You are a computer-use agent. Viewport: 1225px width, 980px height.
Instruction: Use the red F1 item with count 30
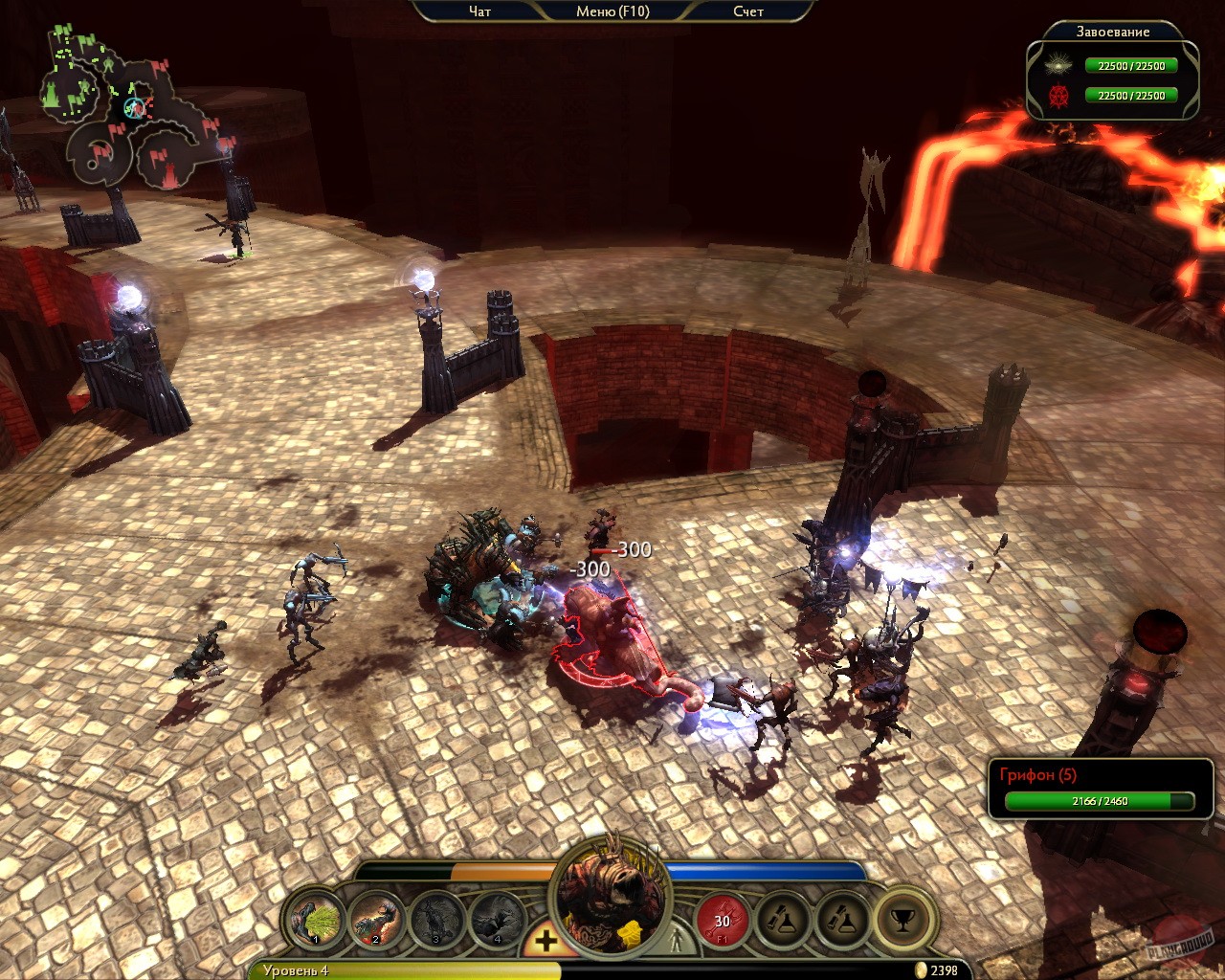[723, 921]
